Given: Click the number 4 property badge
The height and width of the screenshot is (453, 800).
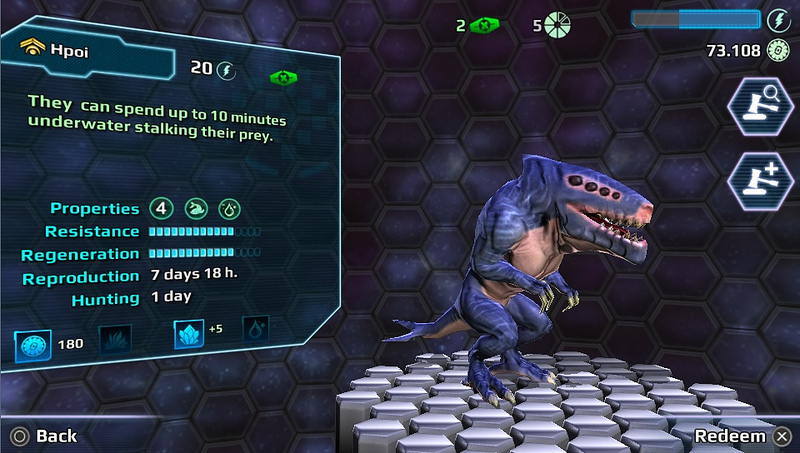Looking at the screenshot, I should [161, 209].
